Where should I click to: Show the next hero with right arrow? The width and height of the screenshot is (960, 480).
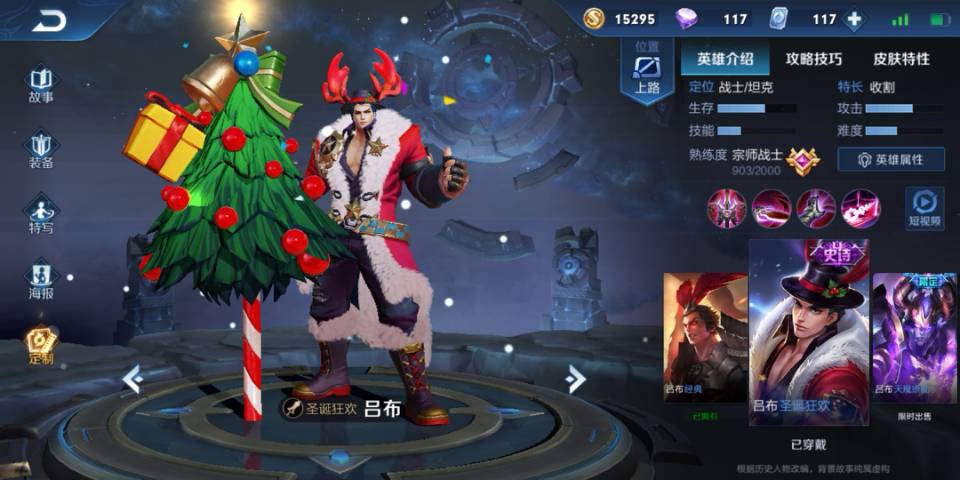[575, 378]
